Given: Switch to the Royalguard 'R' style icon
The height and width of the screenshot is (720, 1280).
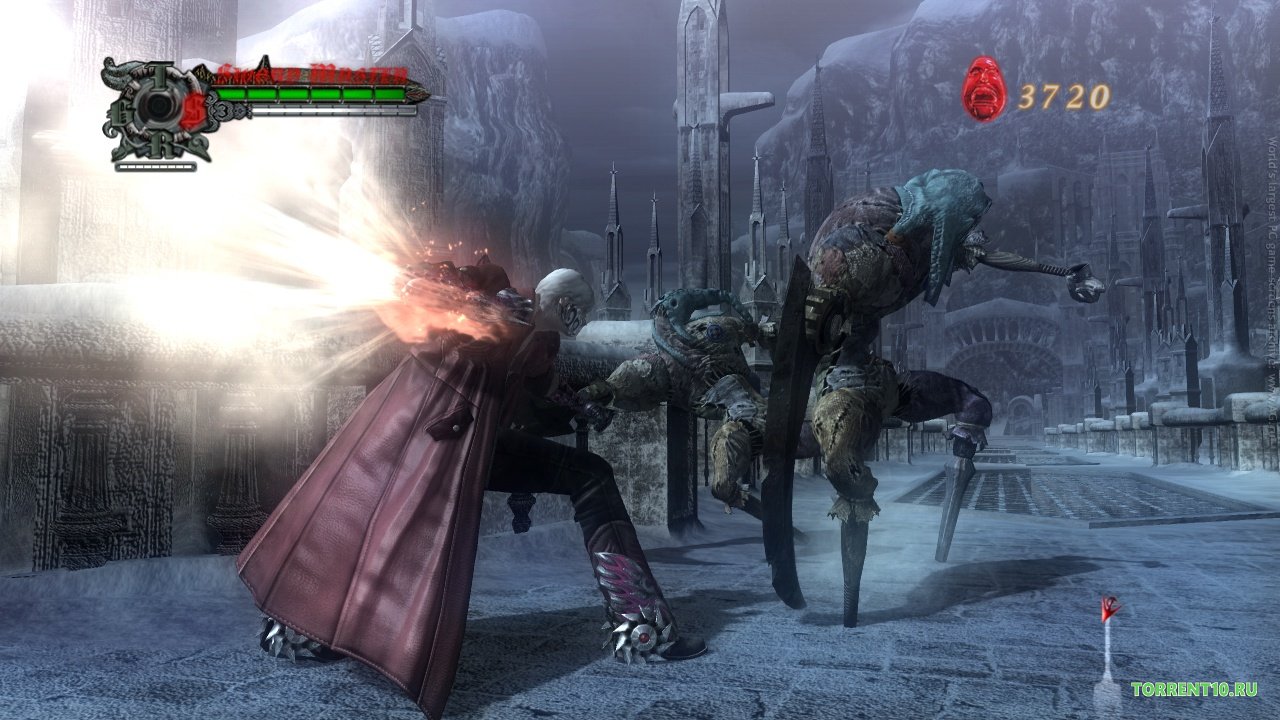Looking at the screenshot, I should pos(161,147).
